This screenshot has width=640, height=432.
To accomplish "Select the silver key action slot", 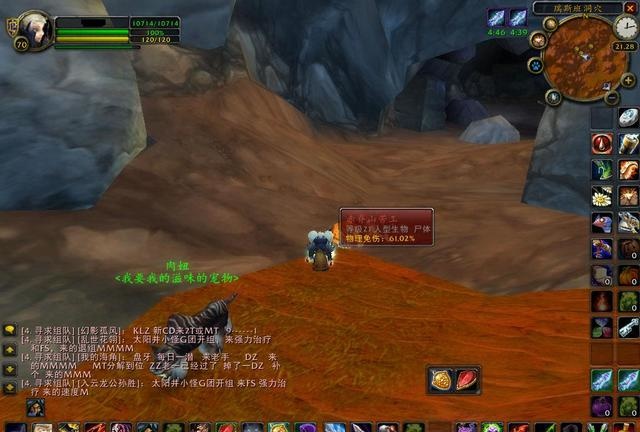I will pyautogui.click(x=628, y=327).
